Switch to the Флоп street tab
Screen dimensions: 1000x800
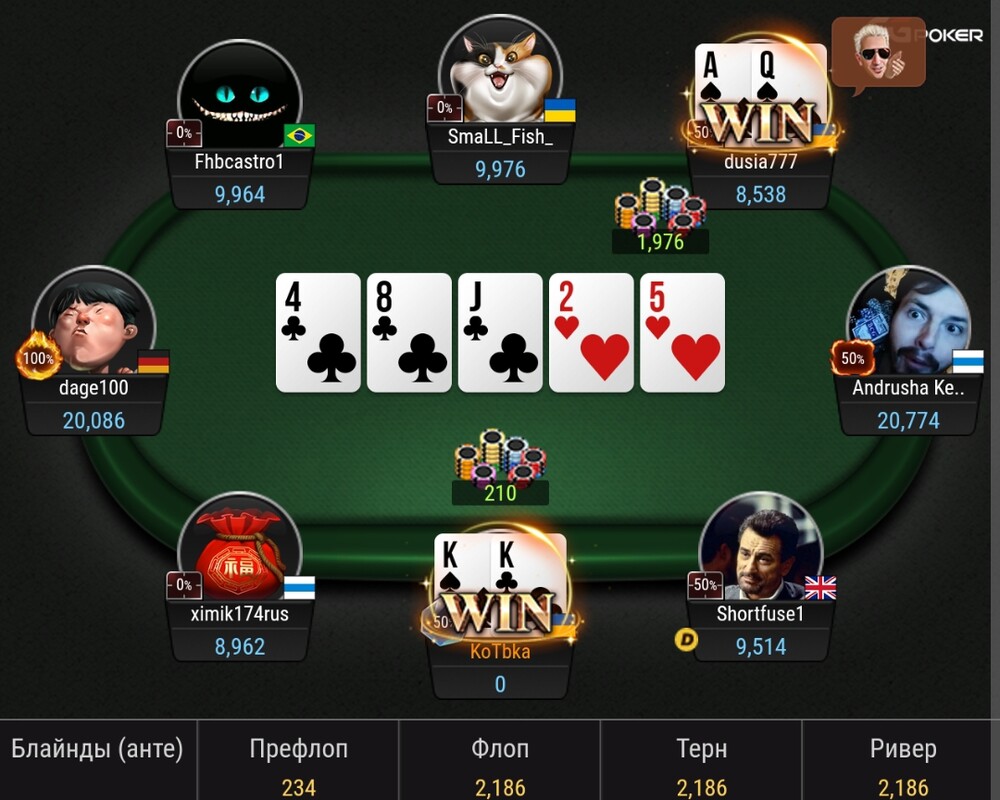[x=499, y=762]
